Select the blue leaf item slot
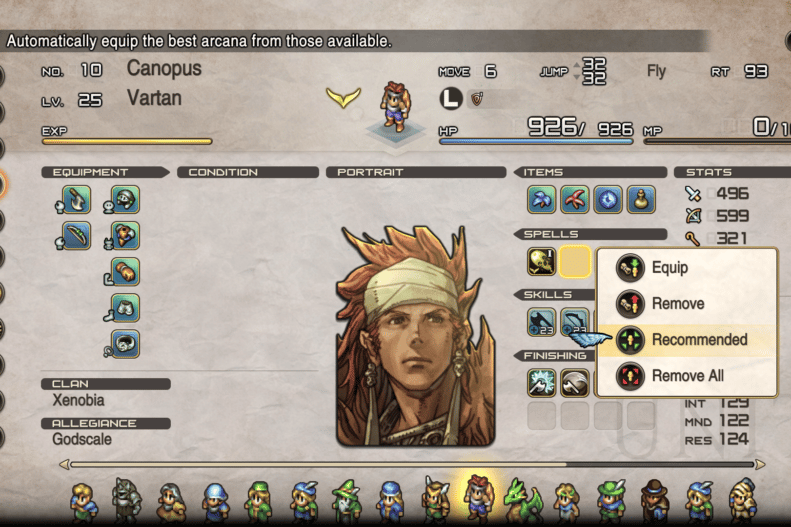The width and height of the screenshot is (791, 527). click(x=542, y=200)
